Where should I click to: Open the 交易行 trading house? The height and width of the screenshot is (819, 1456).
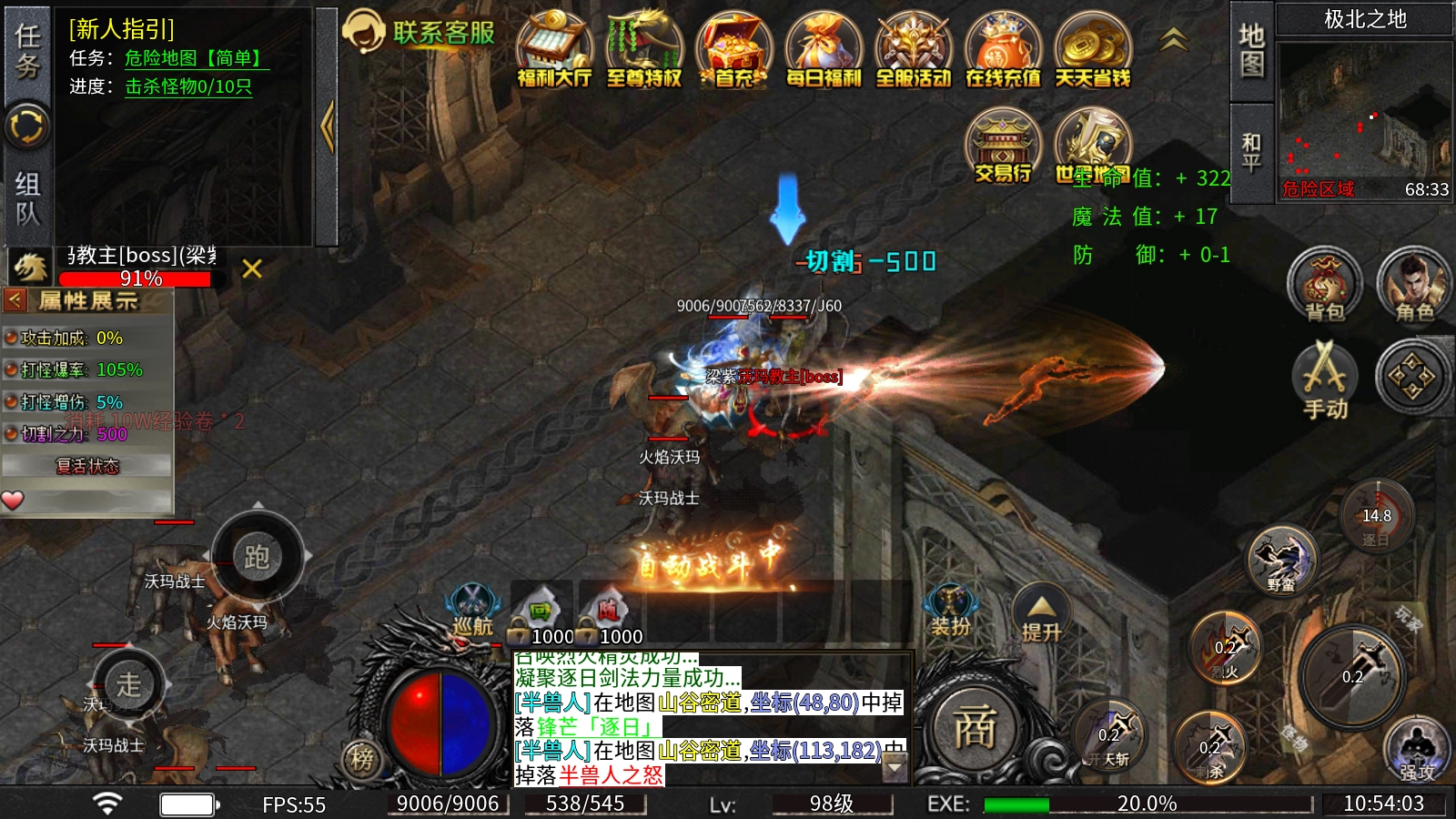pyautogui.click(x=1003, y=146)
